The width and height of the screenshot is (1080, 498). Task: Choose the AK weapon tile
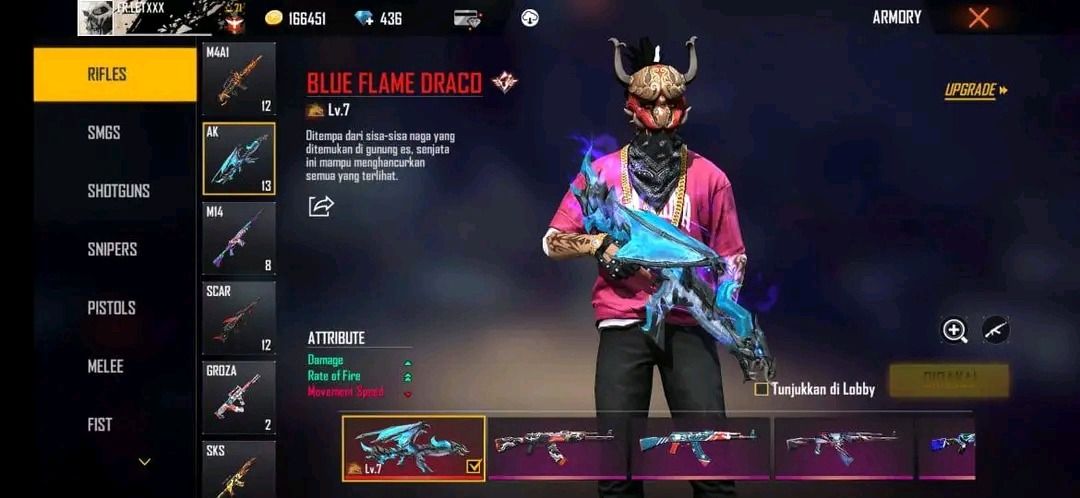[x=239, y=159]
